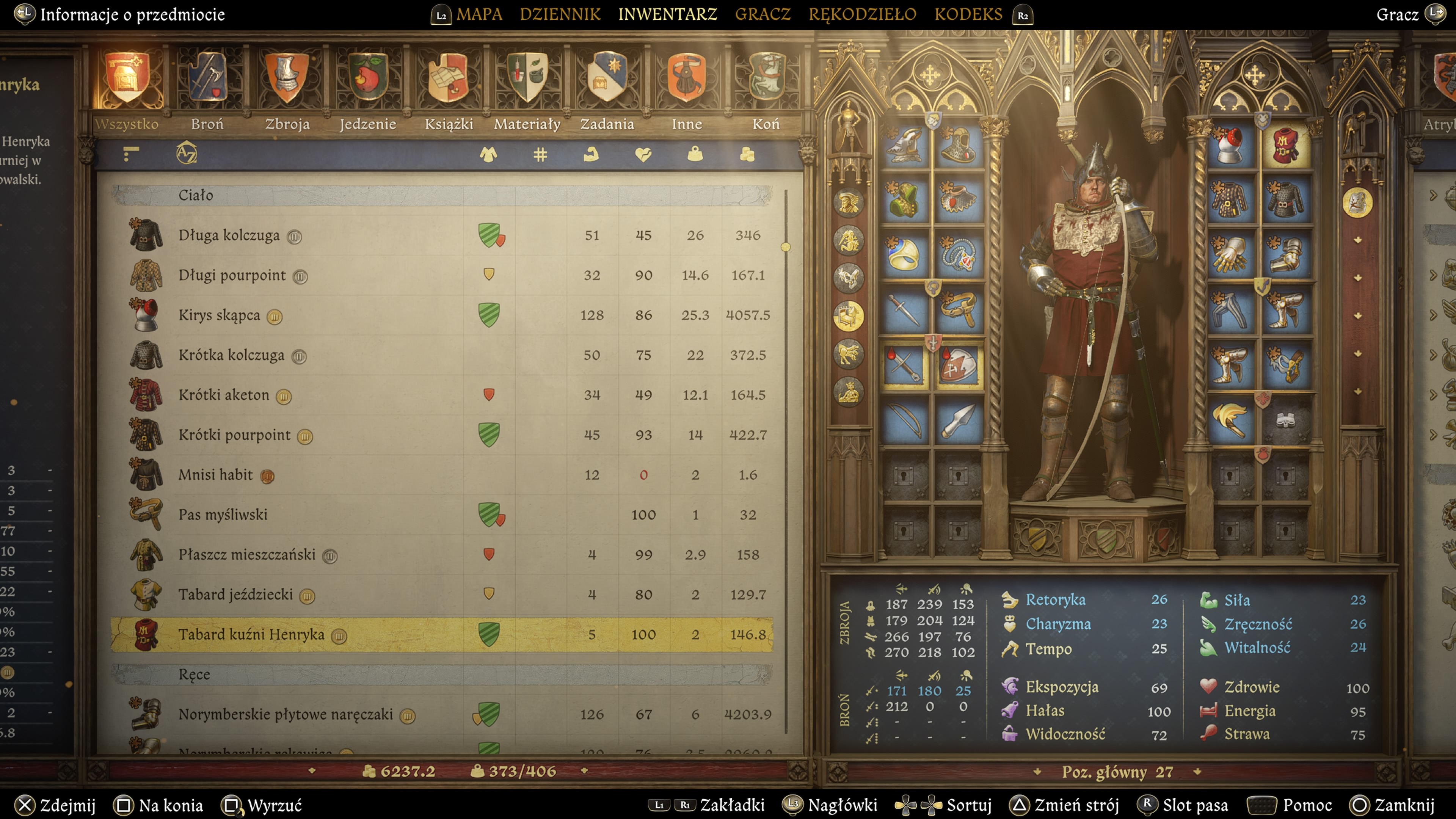Viewport: 1456px width, 819px height.
Task: Go to the RĘKODZIEŁO tab
Action: click(862, 14)
